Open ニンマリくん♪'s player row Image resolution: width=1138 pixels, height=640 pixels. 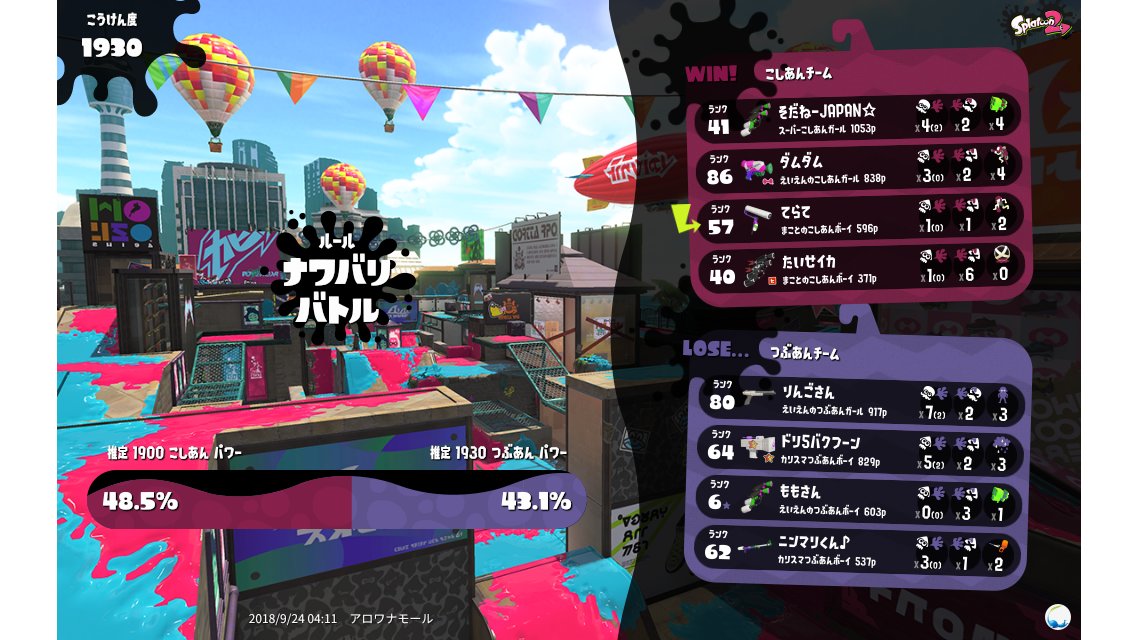[858, 552]
